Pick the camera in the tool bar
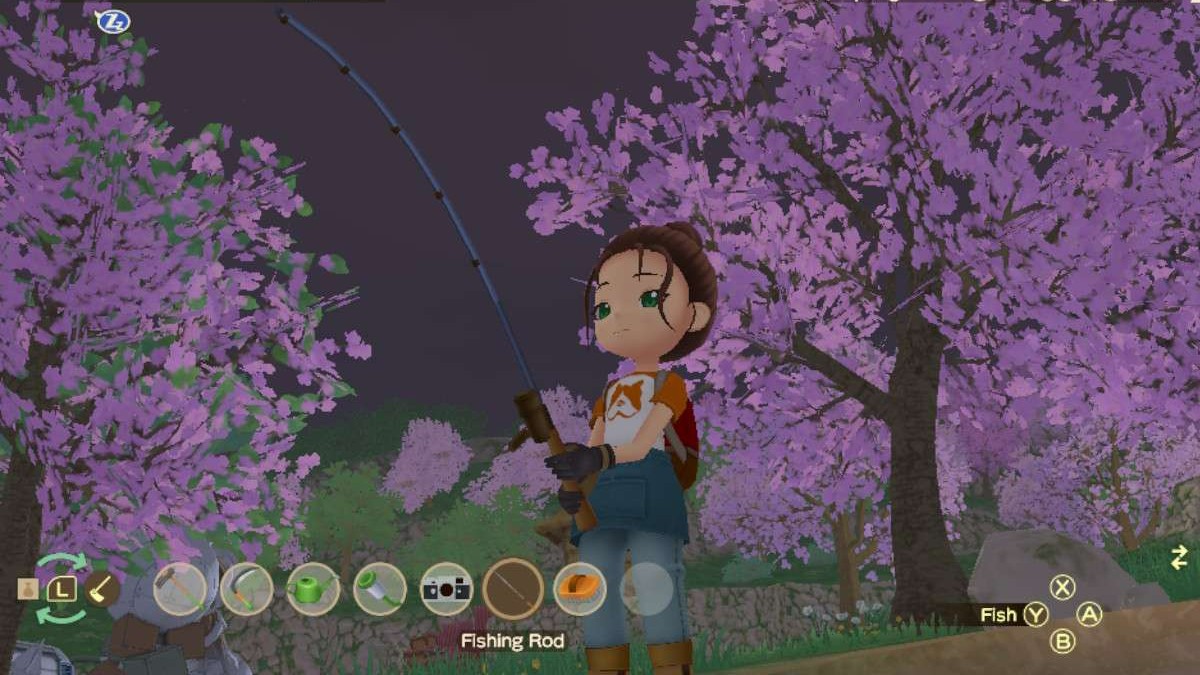The width and height of the screenshot is (1200, 675). point(446,588)
